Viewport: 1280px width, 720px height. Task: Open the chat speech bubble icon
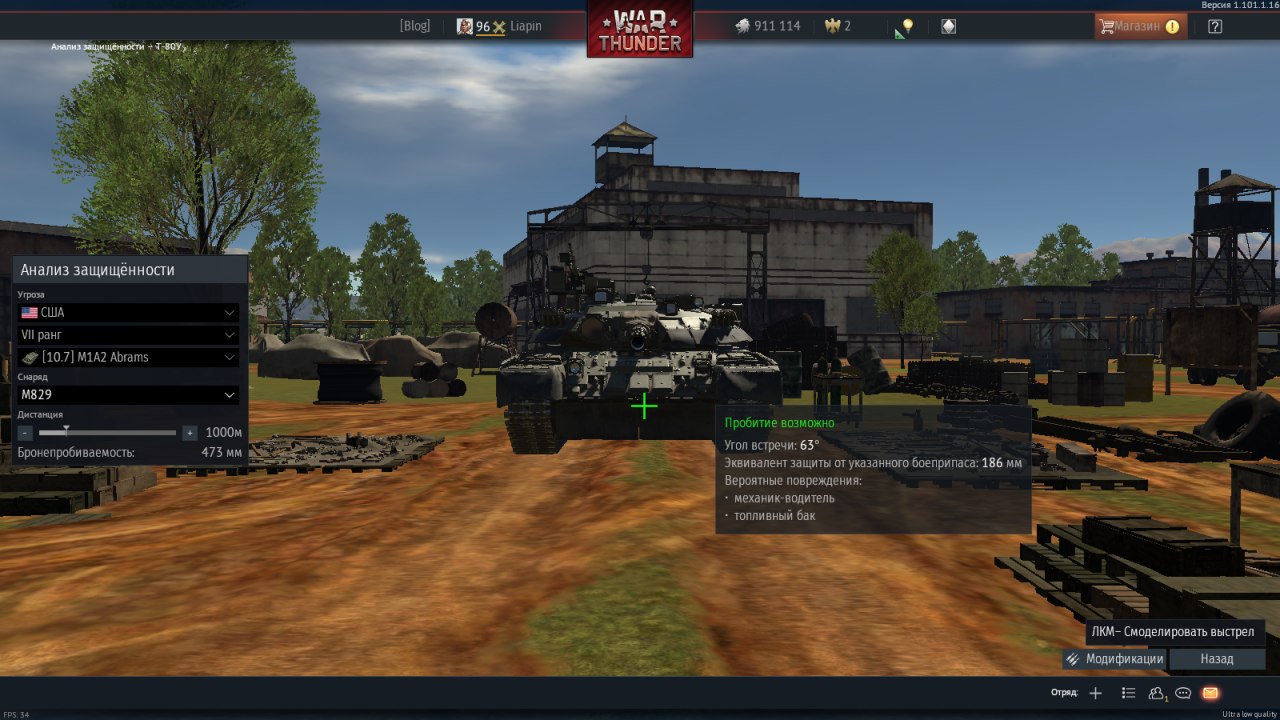(x=1183, y=693)
